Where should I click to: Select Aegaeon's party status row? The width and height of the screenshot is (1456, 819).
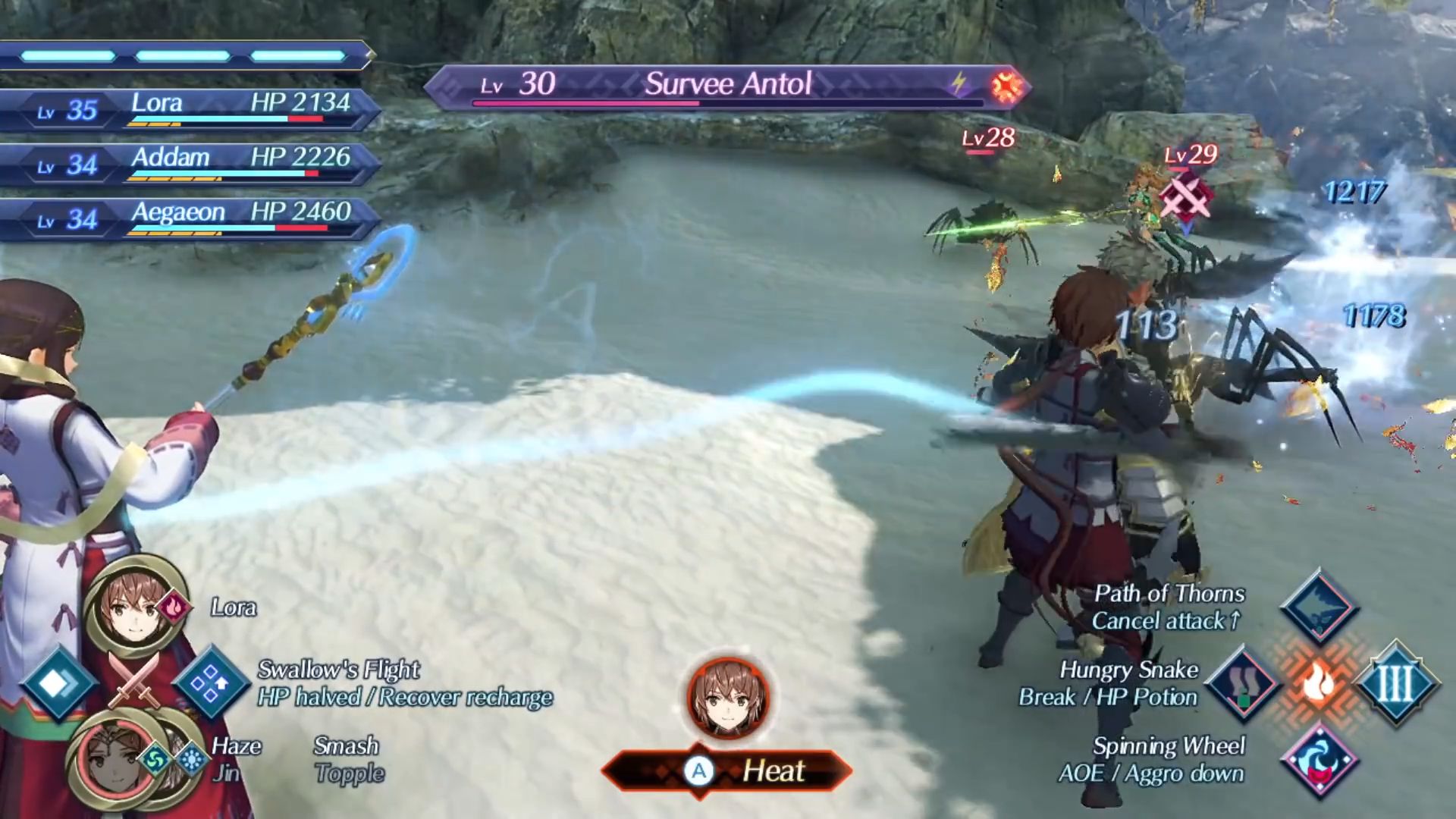(x=190, y=218)
